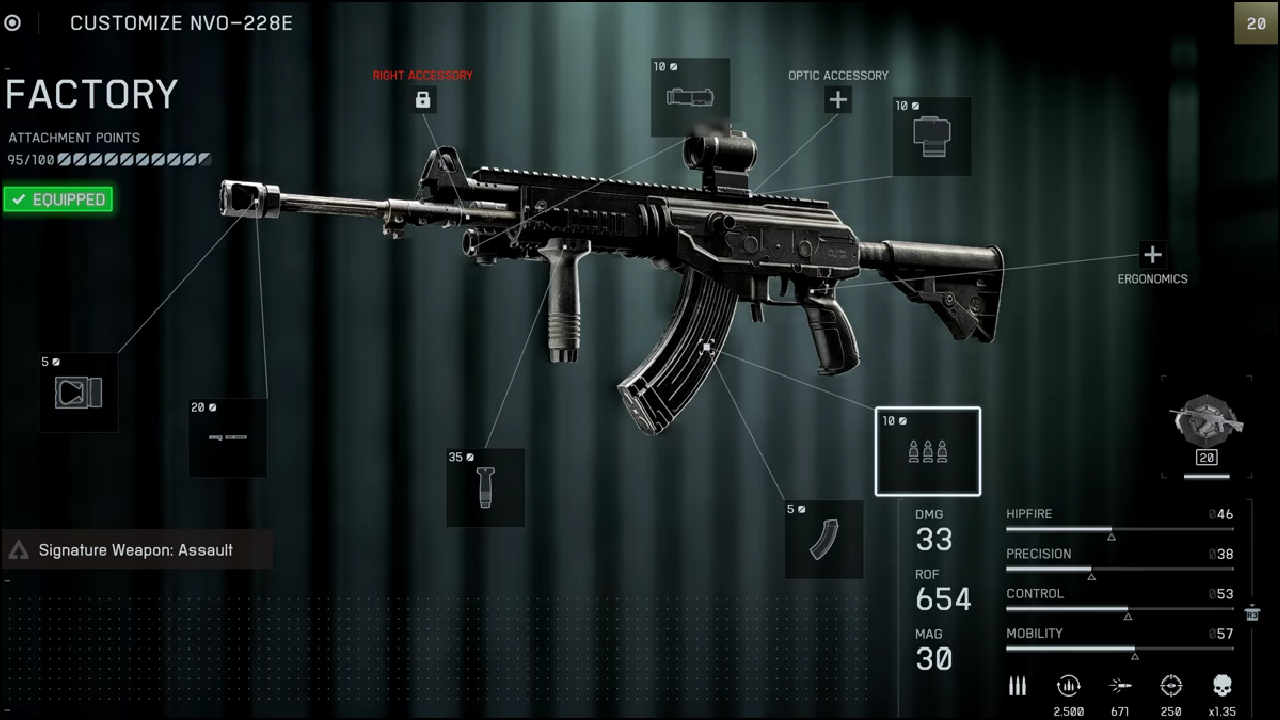Select the muzzle brake attachment slot
The width and height of the screenshot is (1280, 720).
(x=78, y=393)
